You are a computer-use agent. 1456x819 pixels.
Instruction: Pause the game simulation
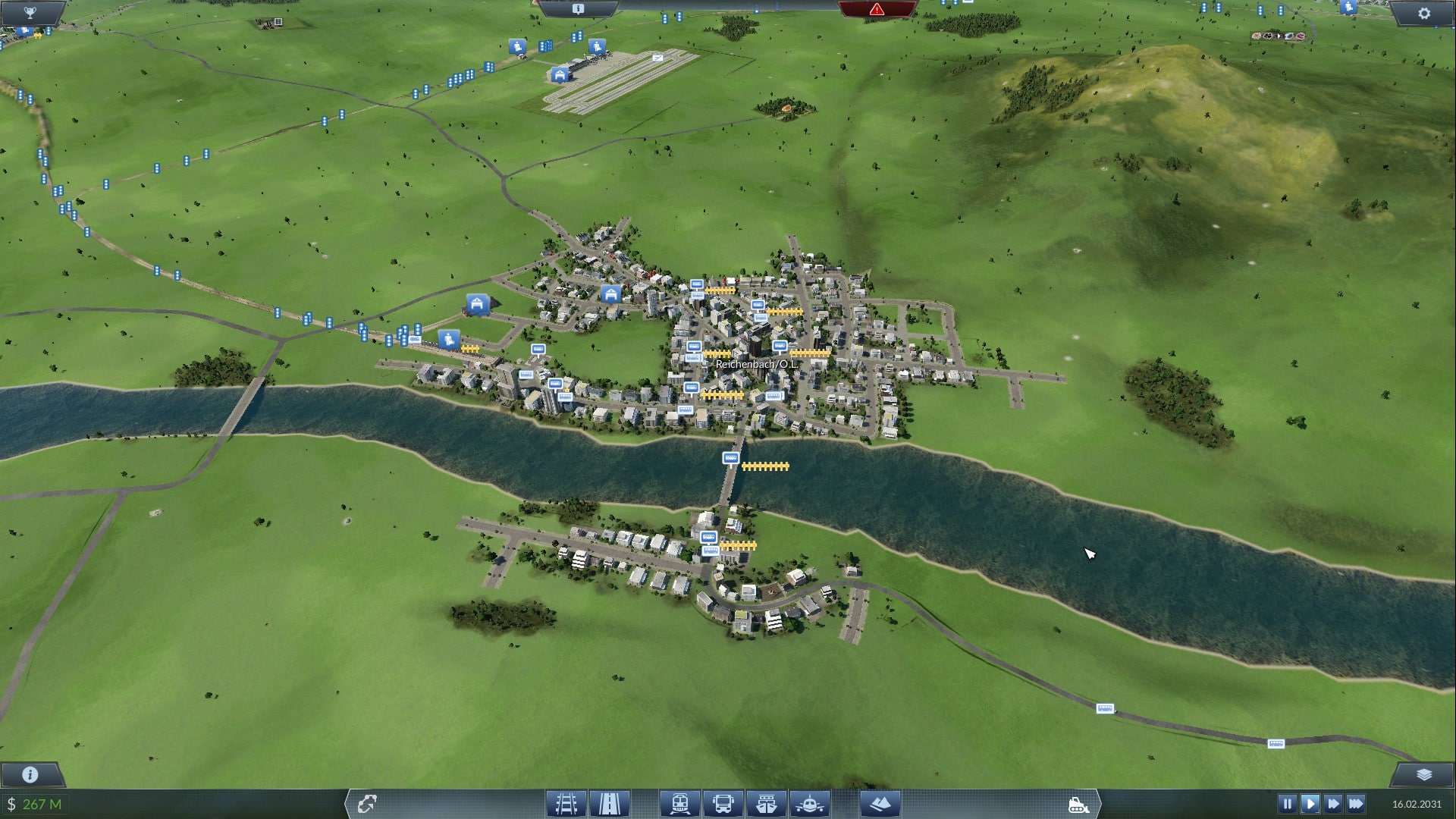coord(1287,804)
